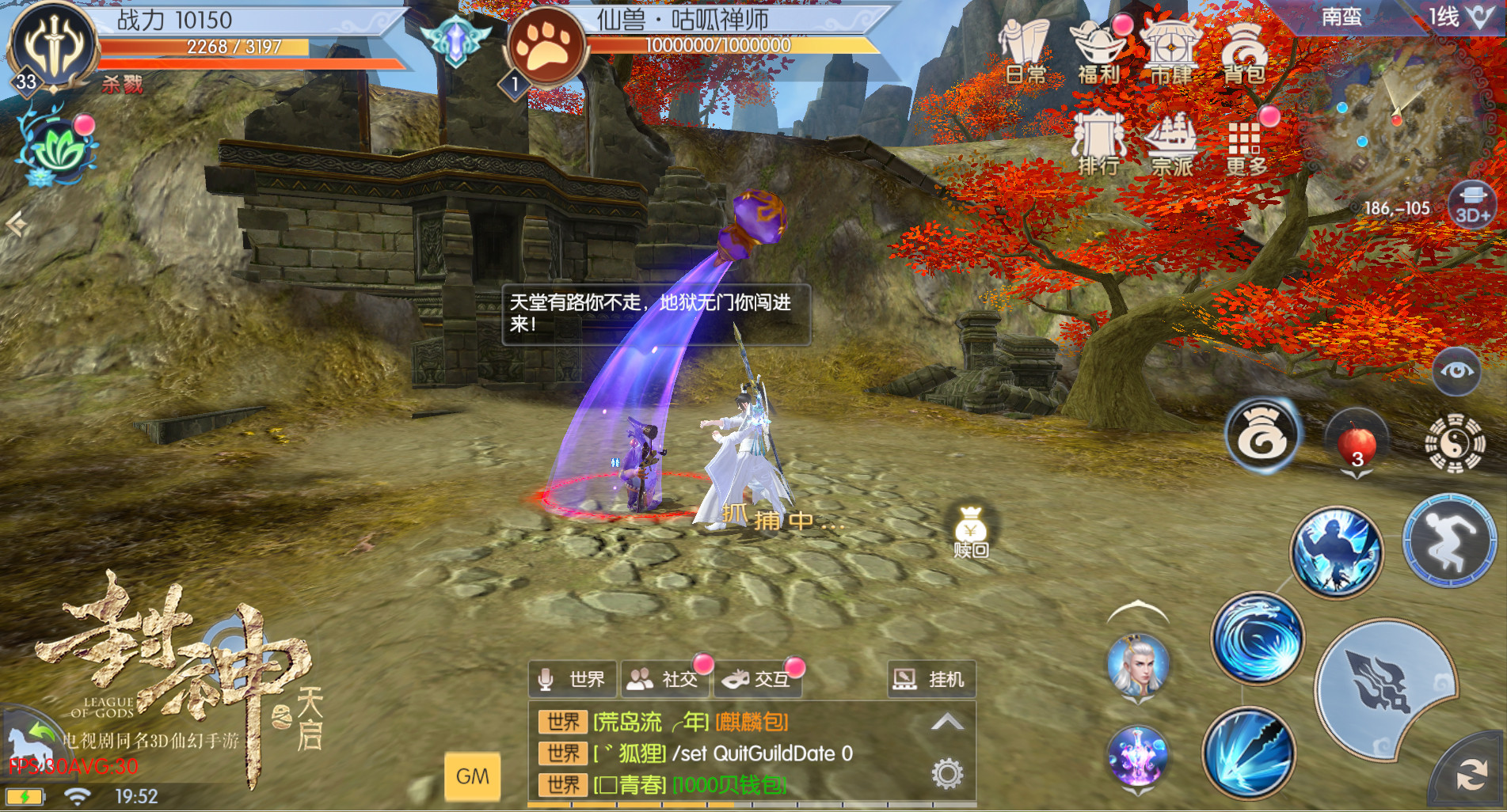This screenshot has width=1507, height=812.
Task: Open the 日常 daily activities menu
Action: click(x=1025, y=51)
